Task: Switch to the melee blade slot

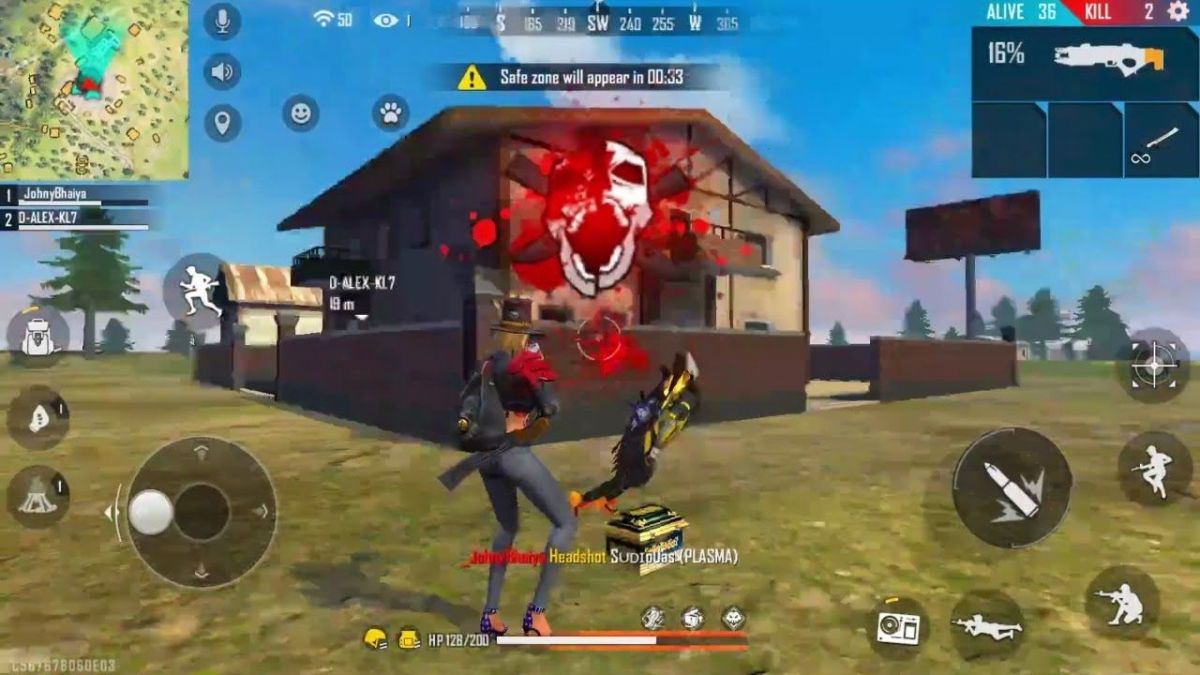Action: click(x=1160, y=140)
